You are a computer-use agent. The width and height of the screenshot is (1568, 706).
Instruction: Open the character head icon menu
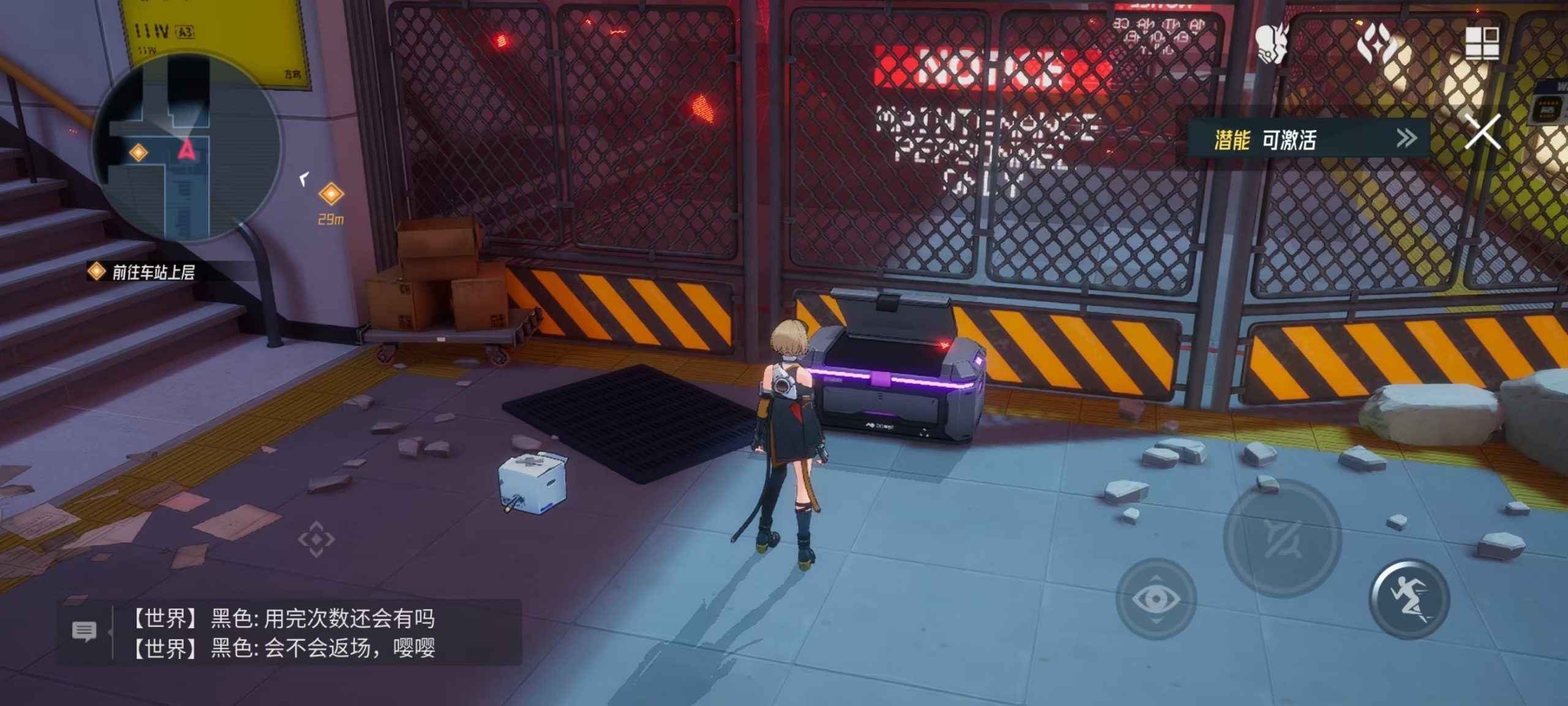(1273, 43)
